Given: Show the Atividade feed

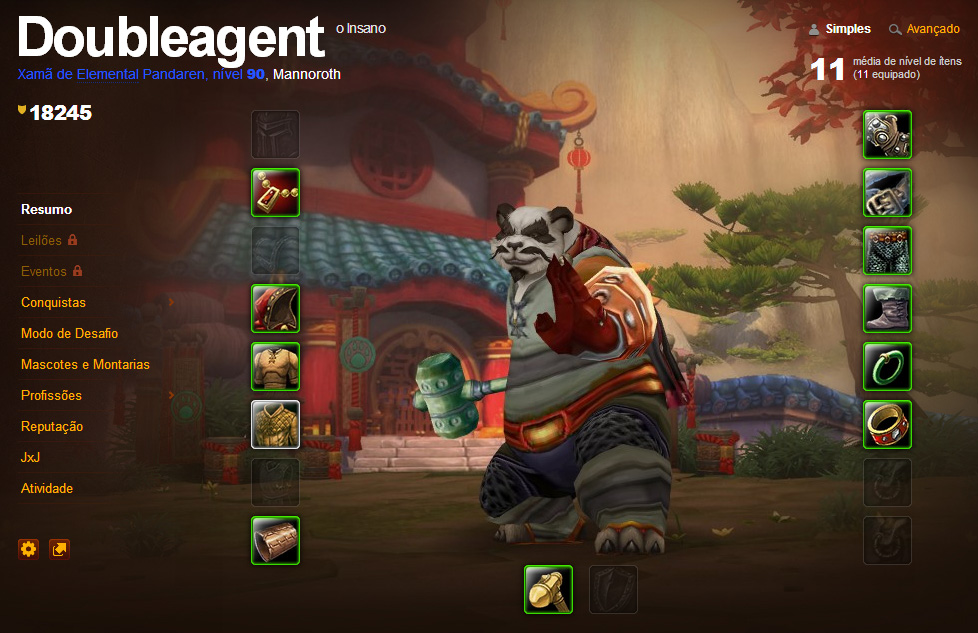Looking at the screenshot, I should (x=47, y=488).
